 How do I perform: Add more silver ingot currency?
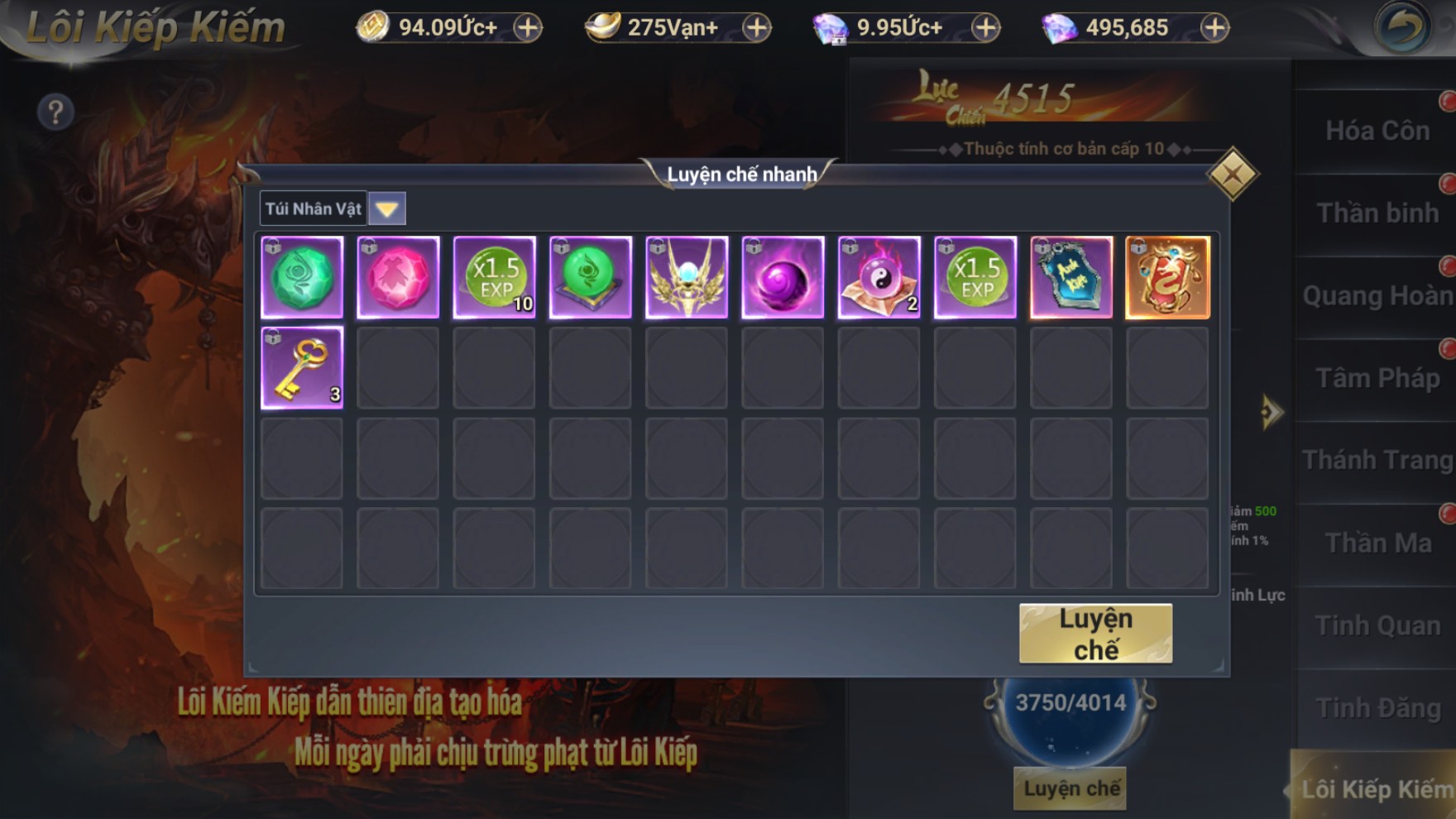756,27
